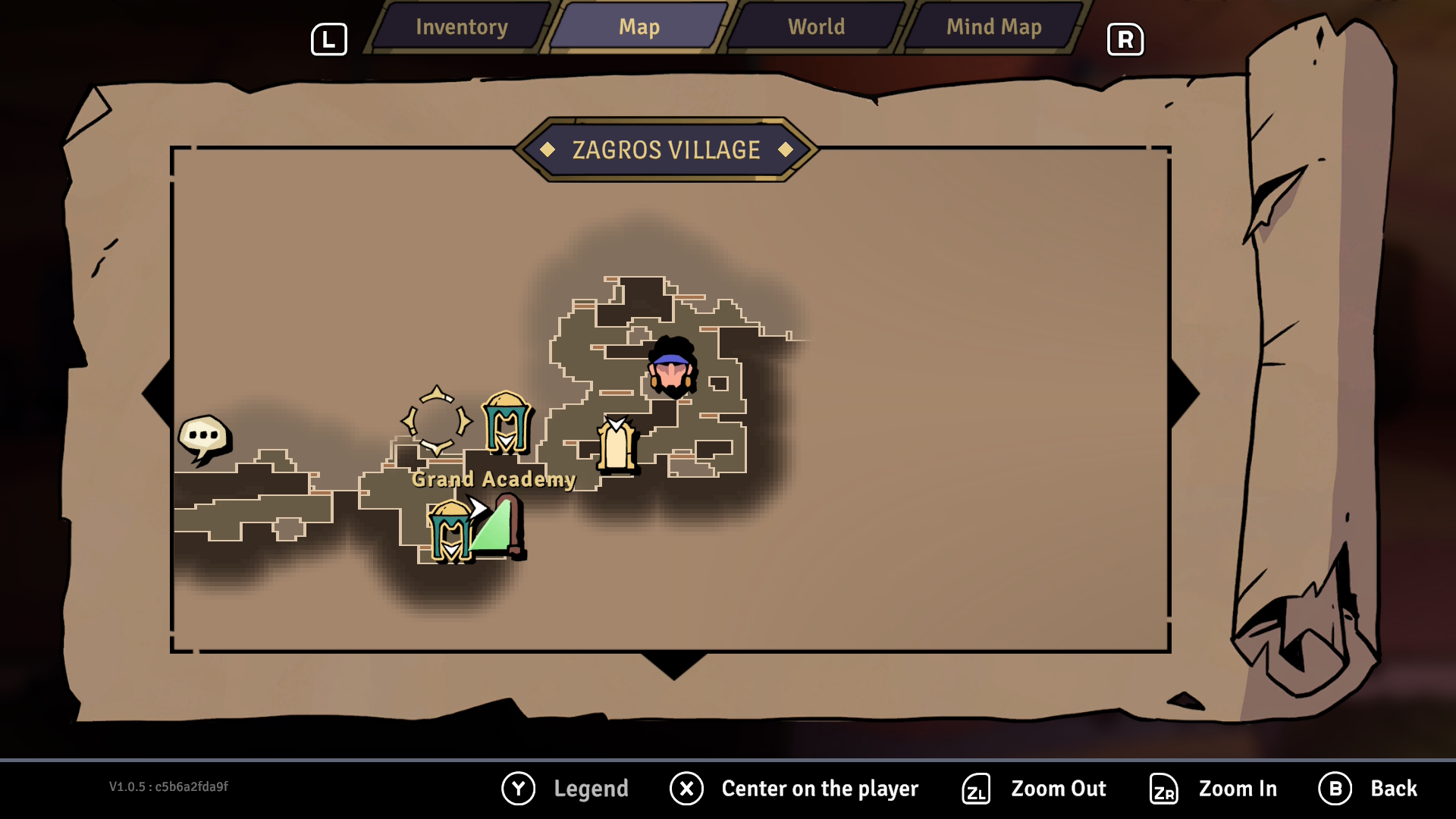Select the speech bubble map marker
The image size is (1456, 819).
click(203, 438)
